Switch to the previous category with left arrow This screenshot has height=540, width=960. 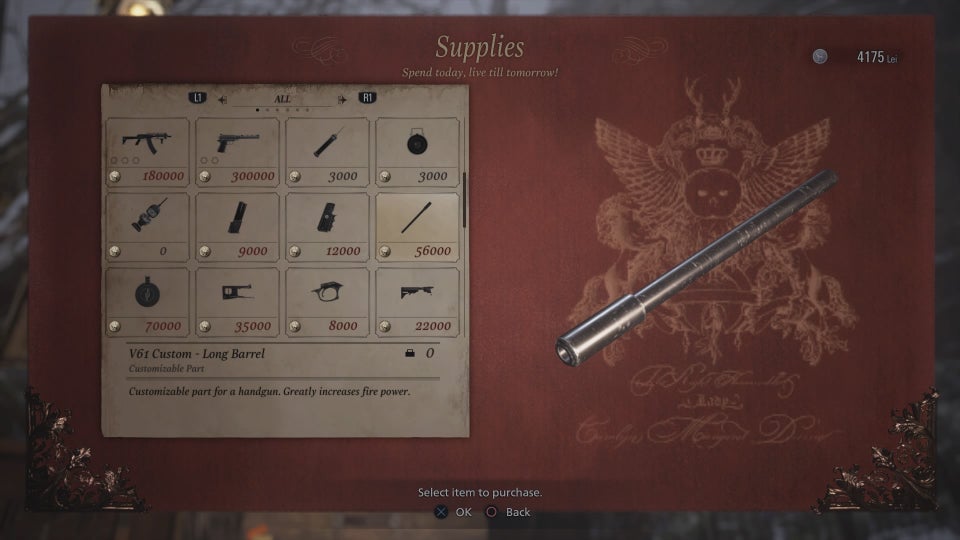tap(222, 99)
